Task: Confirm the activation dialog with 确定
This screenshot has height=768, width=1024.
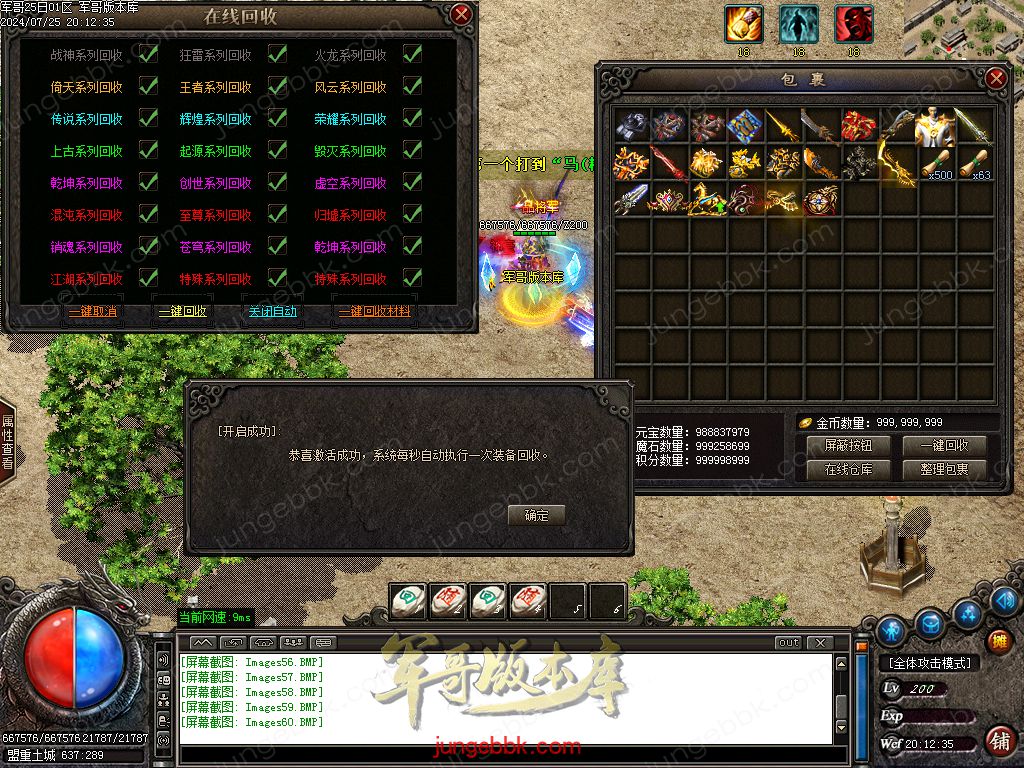Action: point(536,515)
